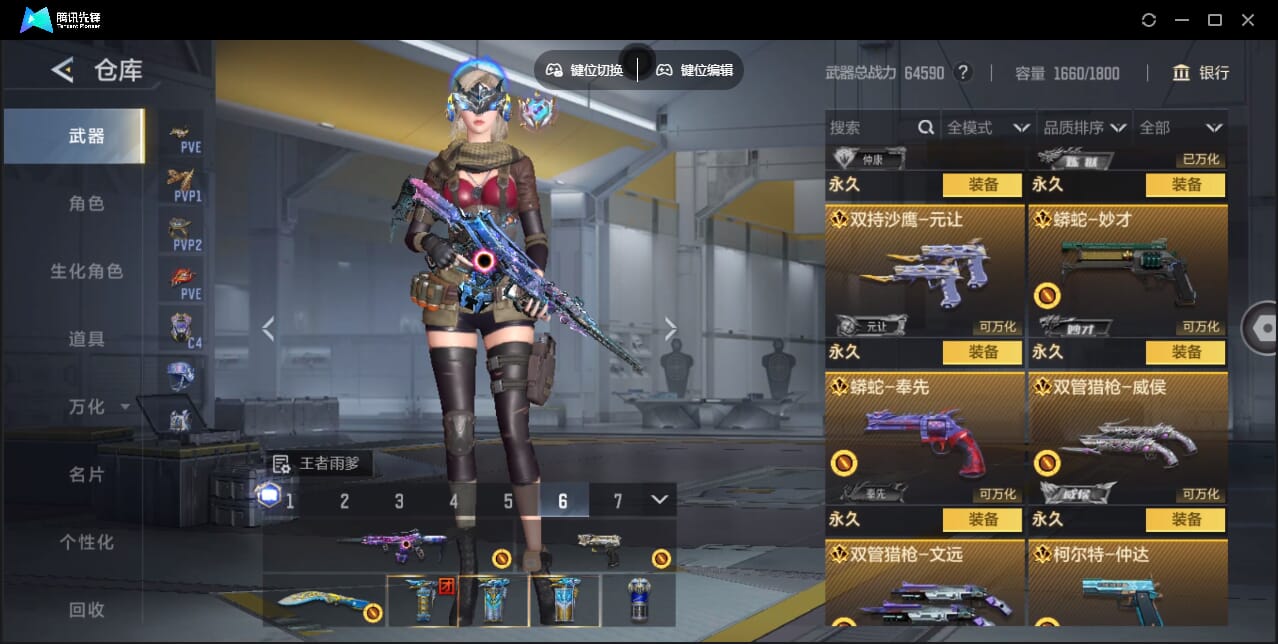This screenshot has width=1278, height=644.
Task: Show next character with right arrow
Action: (671, 329)
